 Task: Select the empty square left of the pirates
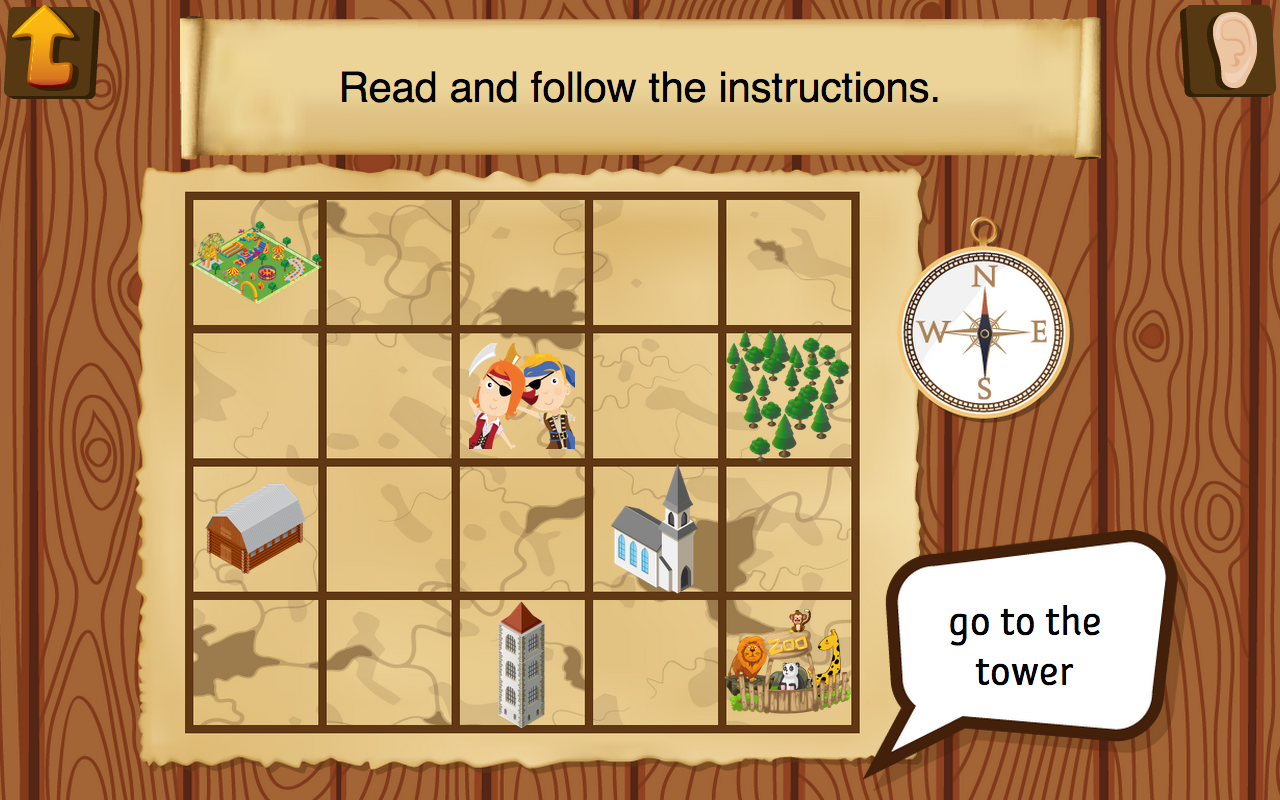pos(390,395)
